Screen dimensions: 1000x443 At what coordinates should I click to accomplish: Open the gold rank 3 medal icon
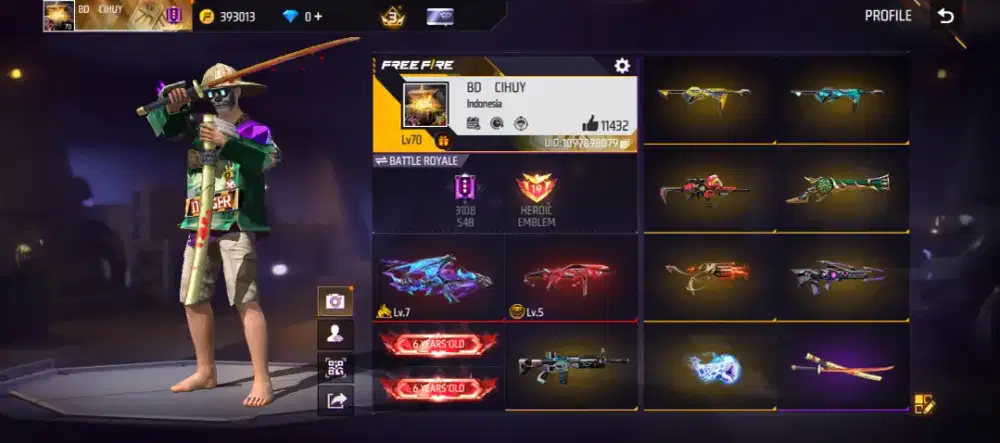point(392,16)
